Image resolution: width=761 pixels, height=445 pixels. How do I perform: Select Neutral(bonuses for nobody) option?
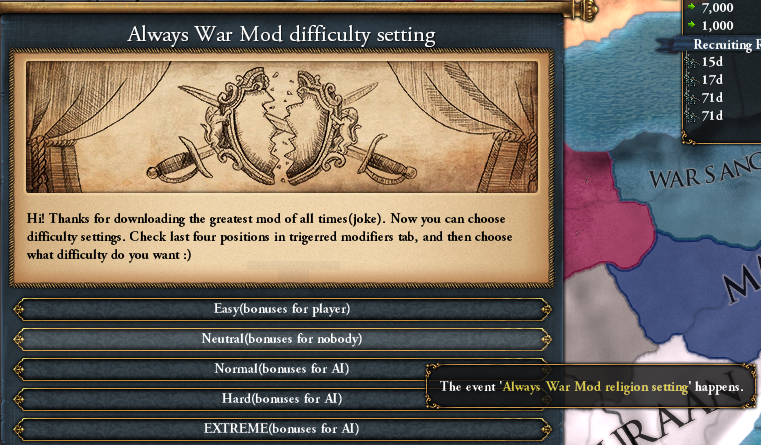tap(282, 339)
